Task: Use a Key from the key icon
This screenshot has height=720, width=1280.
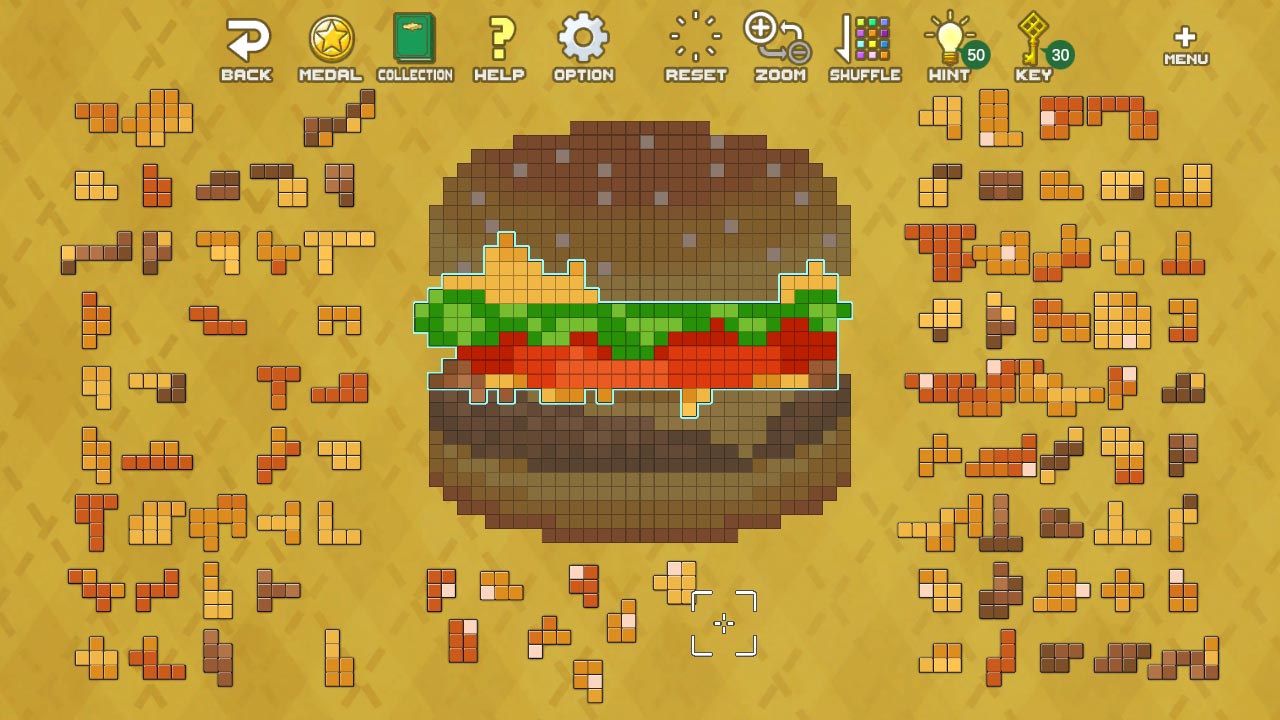Action: pos(1030,38)
